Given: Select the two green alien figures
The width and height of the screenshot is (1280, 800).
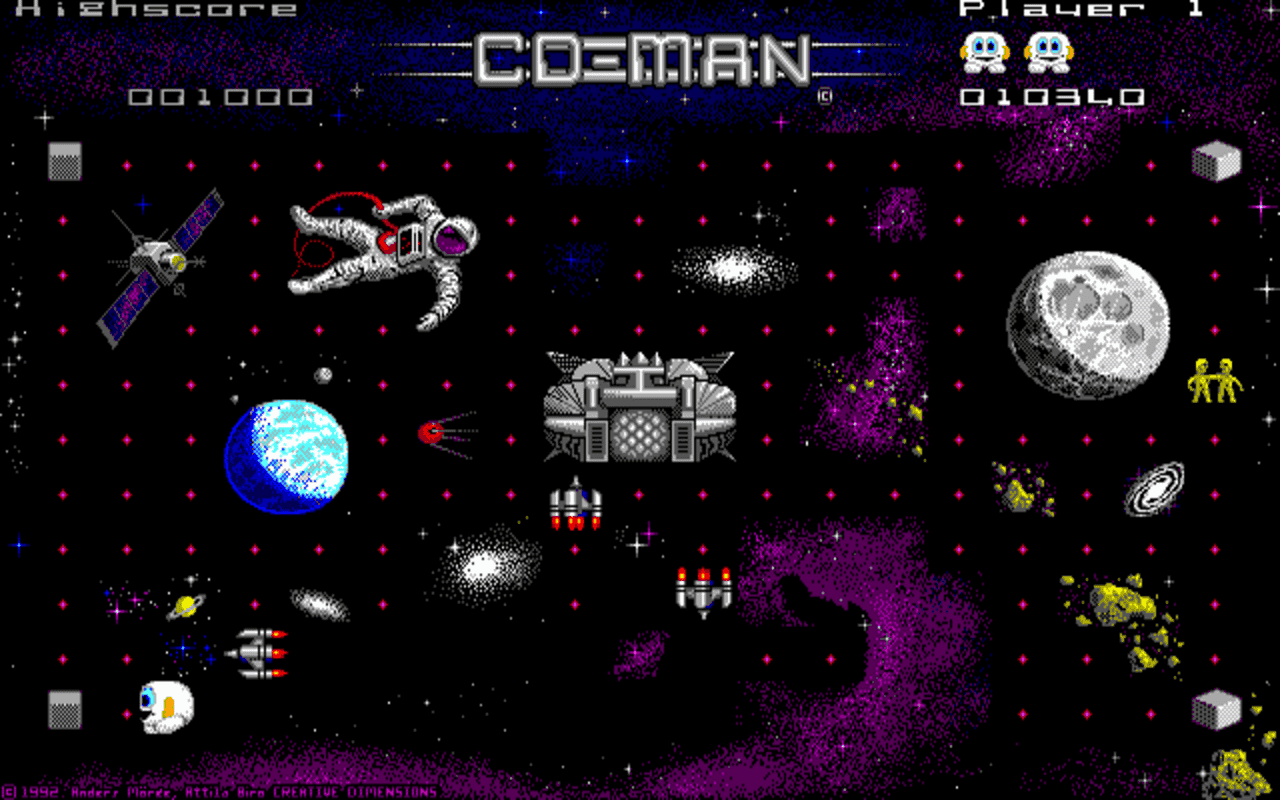Looking at the screenshot, I should click(x=1213, y=378).
